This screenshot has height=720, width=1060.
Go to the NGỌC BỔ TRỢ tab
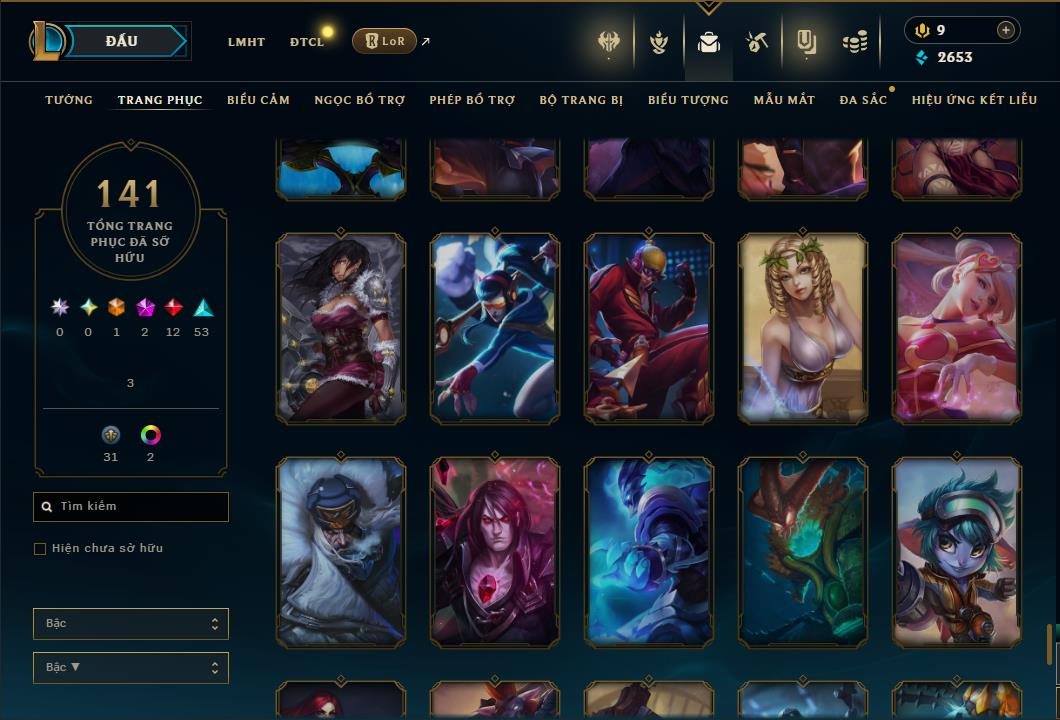pos(359,100)
